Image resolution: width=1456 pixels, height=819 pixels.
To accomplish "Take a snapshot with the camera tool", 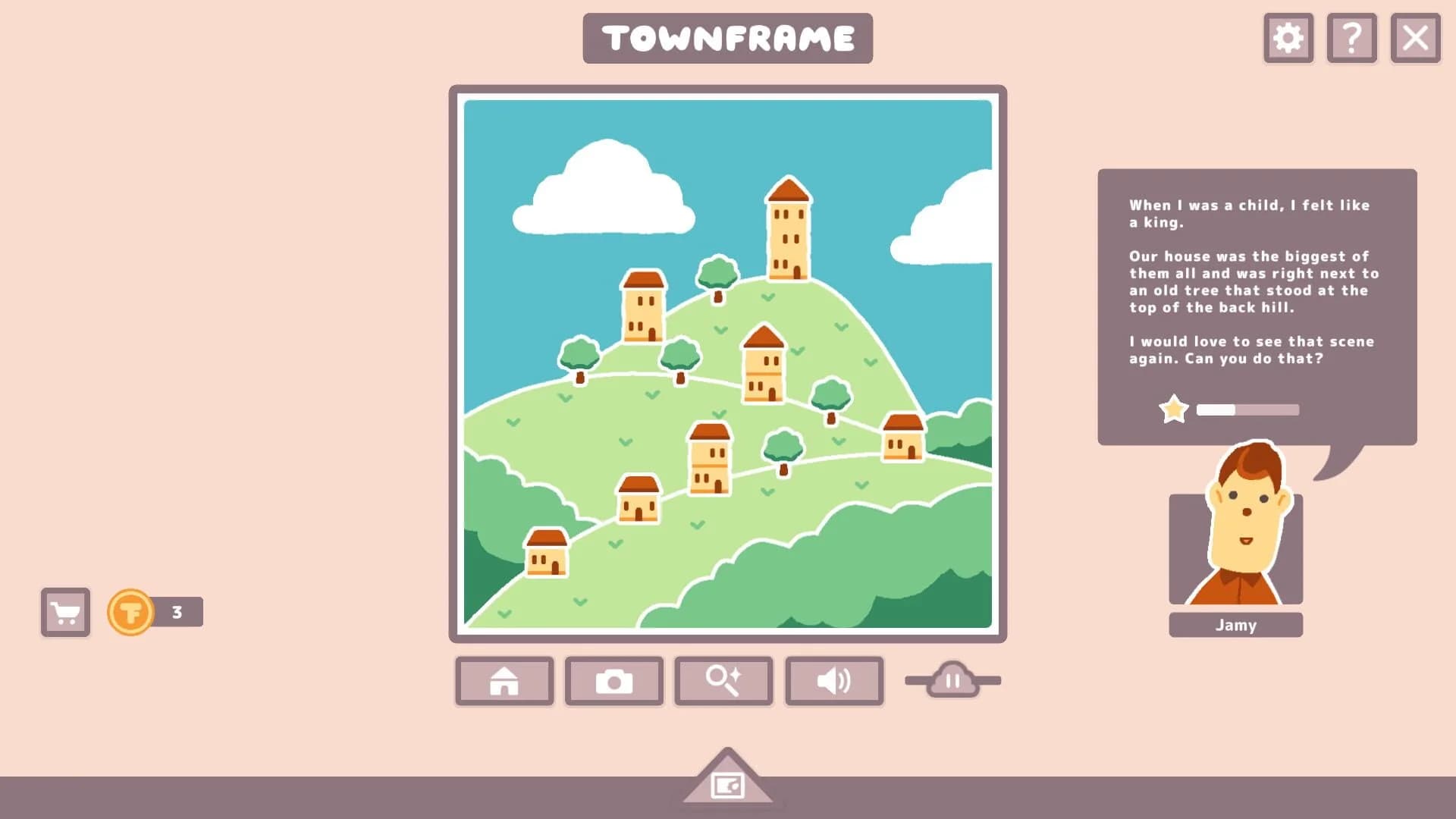I will [613, 681].
